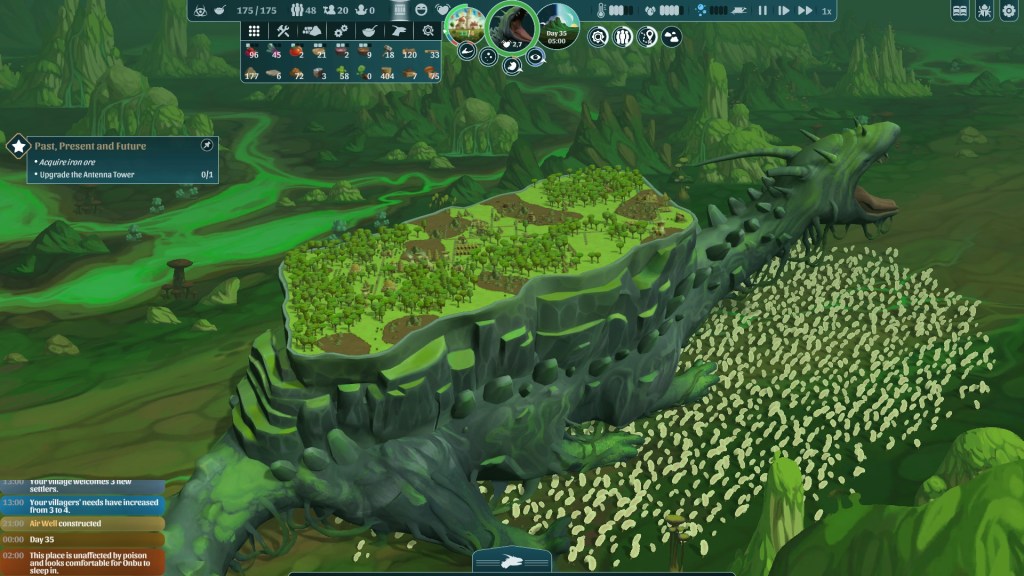Switch to the food bowl resource tab
This screenshot has height=576, width=1024.
370,32
